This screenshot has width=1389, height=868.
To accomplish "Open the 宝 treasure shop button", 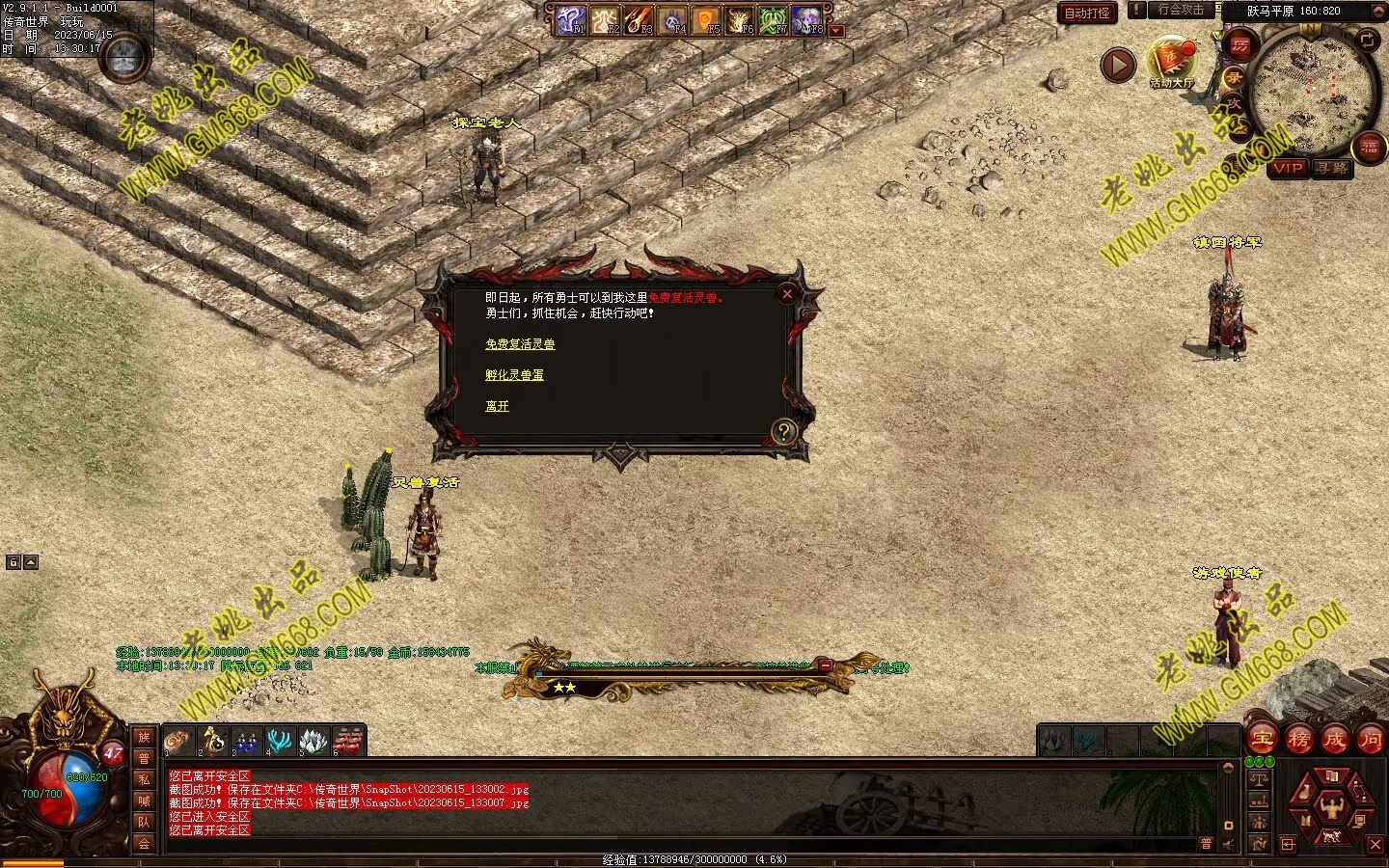I will pos(1262,740).
